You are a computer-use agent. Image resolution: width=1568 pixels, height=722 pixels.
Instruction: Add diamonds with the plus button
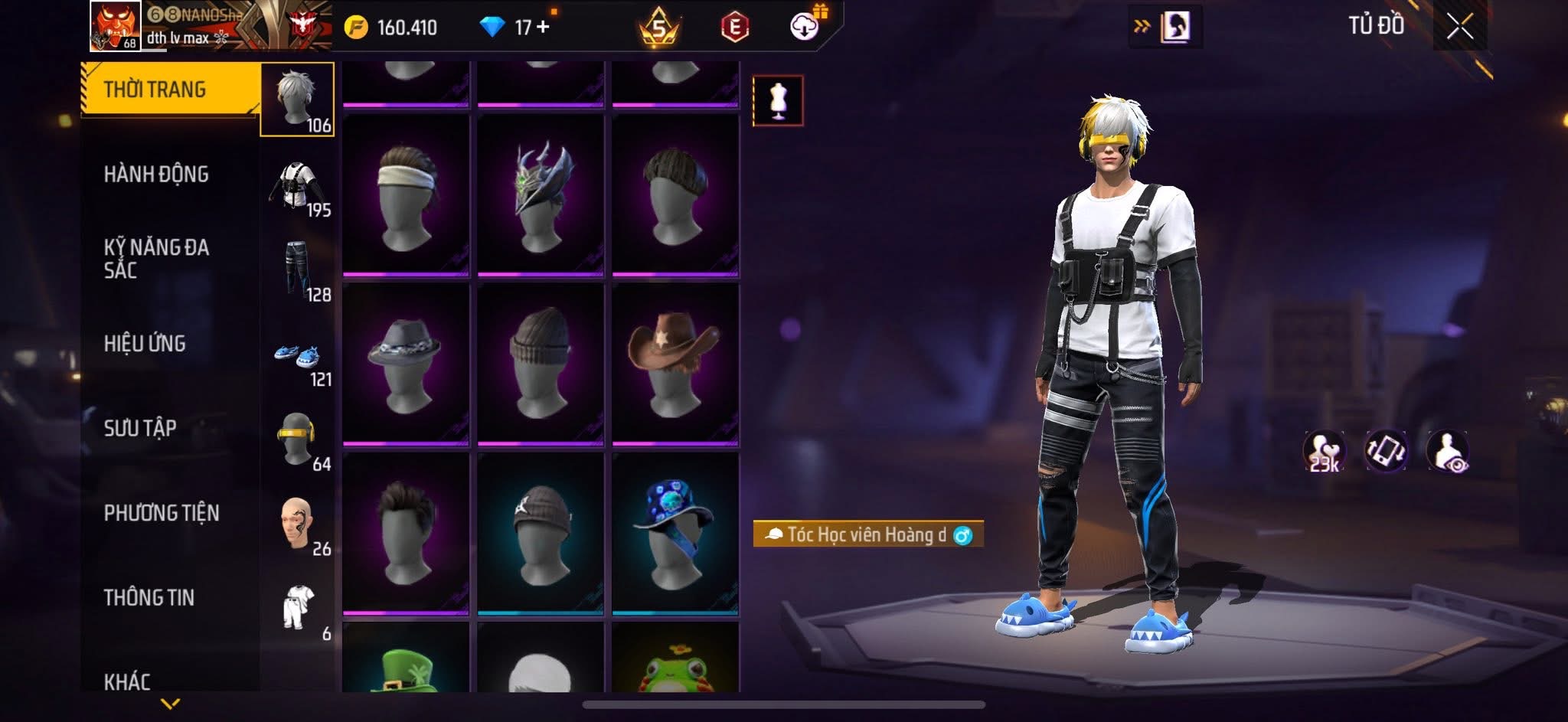pyautogui.click(x=544, y=28)
